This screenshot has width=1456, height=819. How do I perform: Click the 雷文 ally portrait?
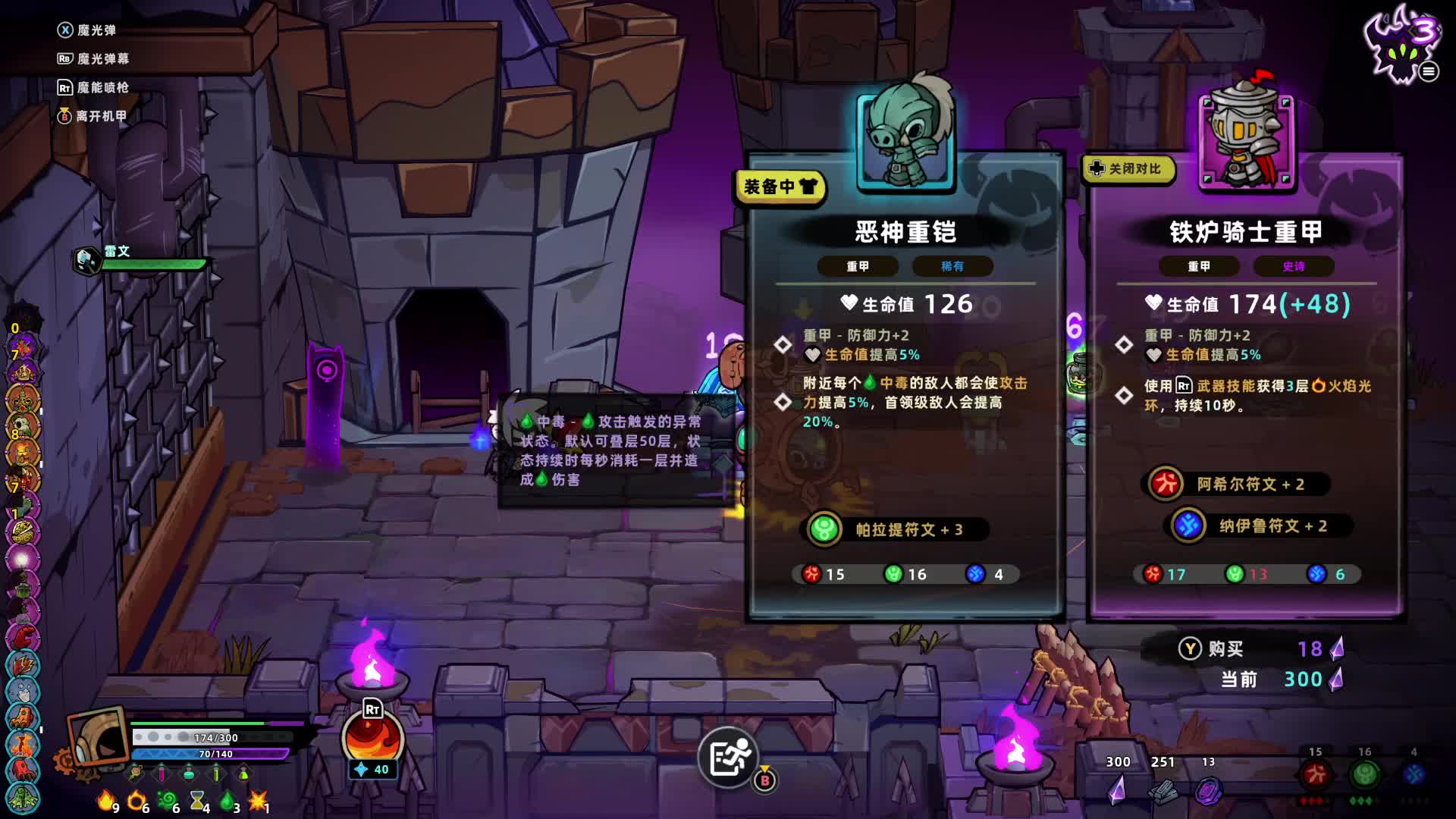87,260
